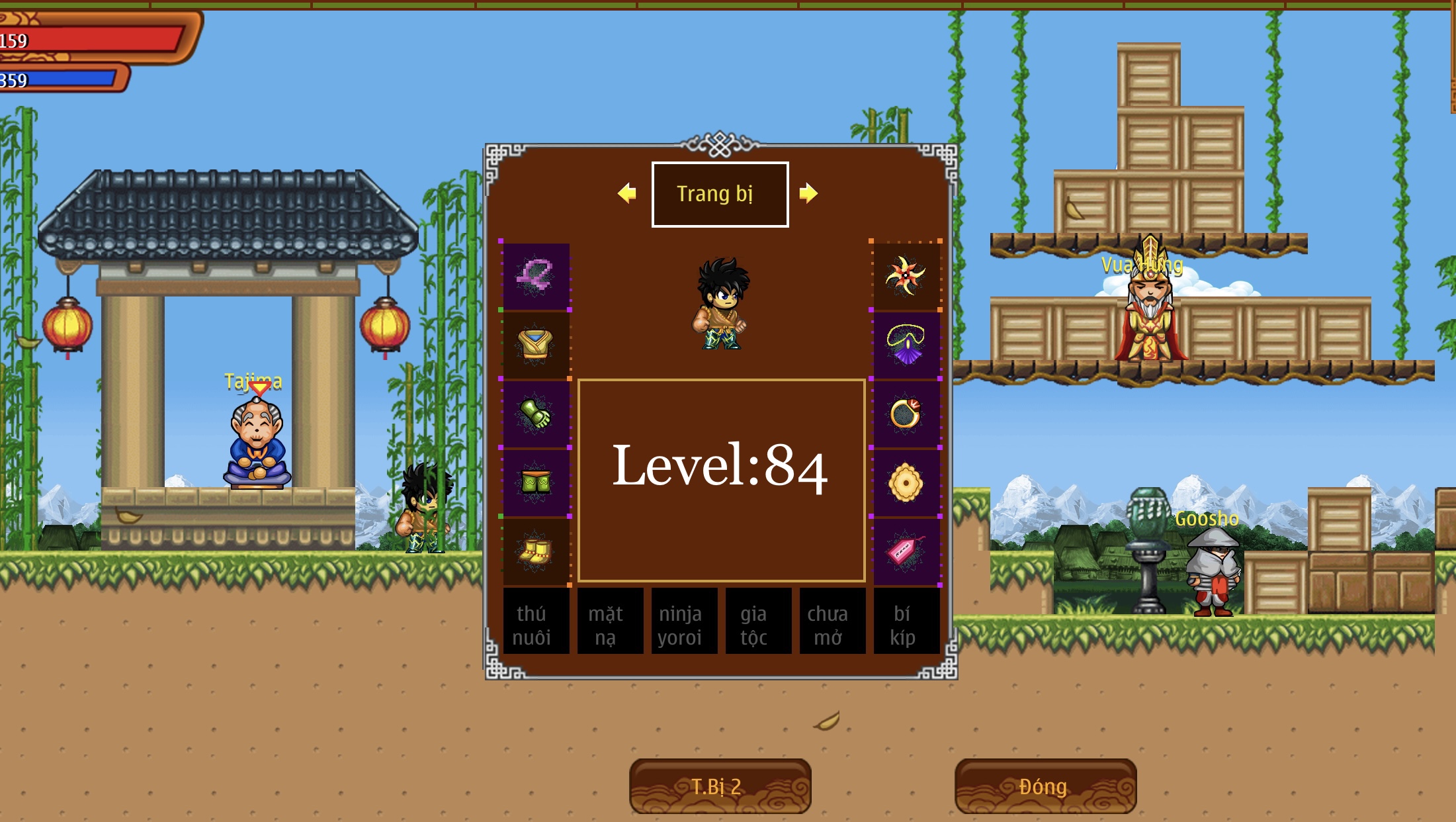Image resolution: width=1456 pixels, height=822 pixels.
Task: Go to the next panel with right arrow
Action: (x=808, y=193)
